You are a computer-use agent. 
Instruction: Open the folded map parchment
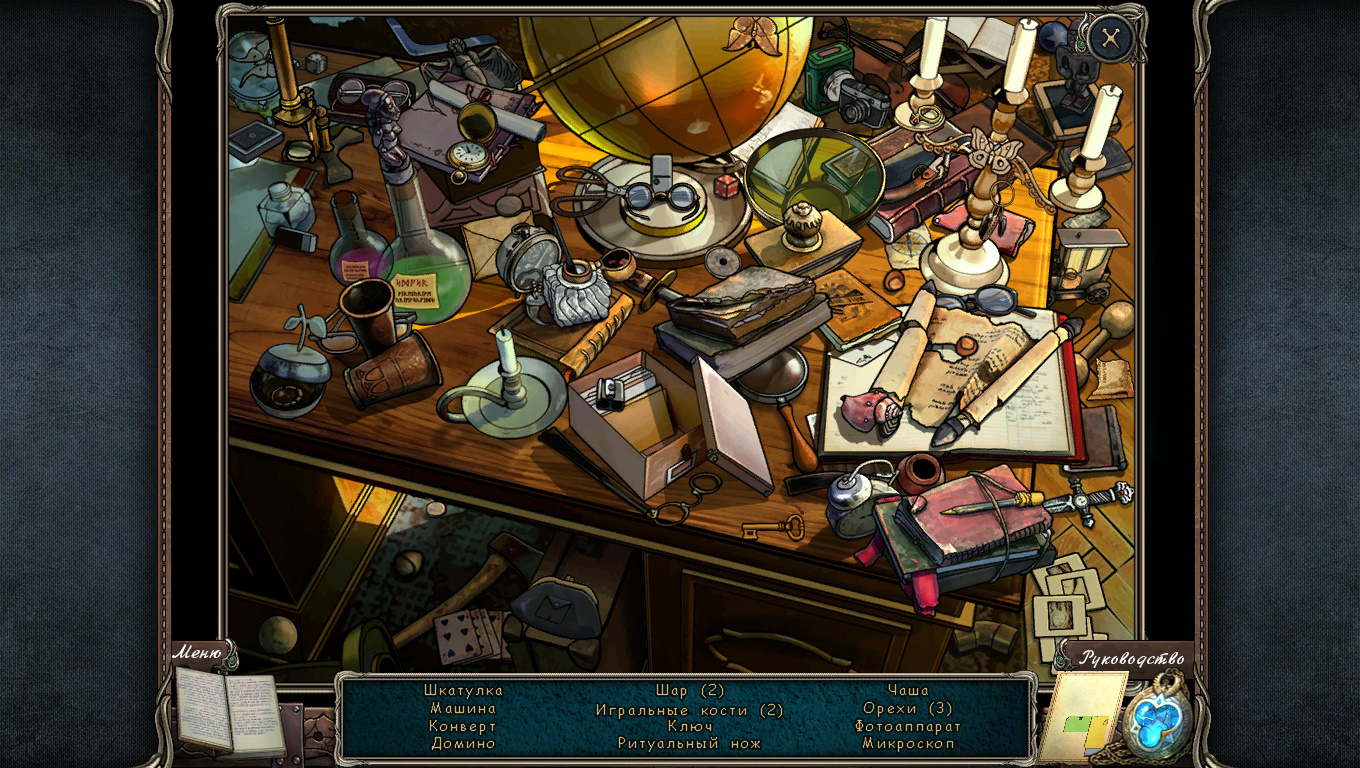coord(1081,715)
